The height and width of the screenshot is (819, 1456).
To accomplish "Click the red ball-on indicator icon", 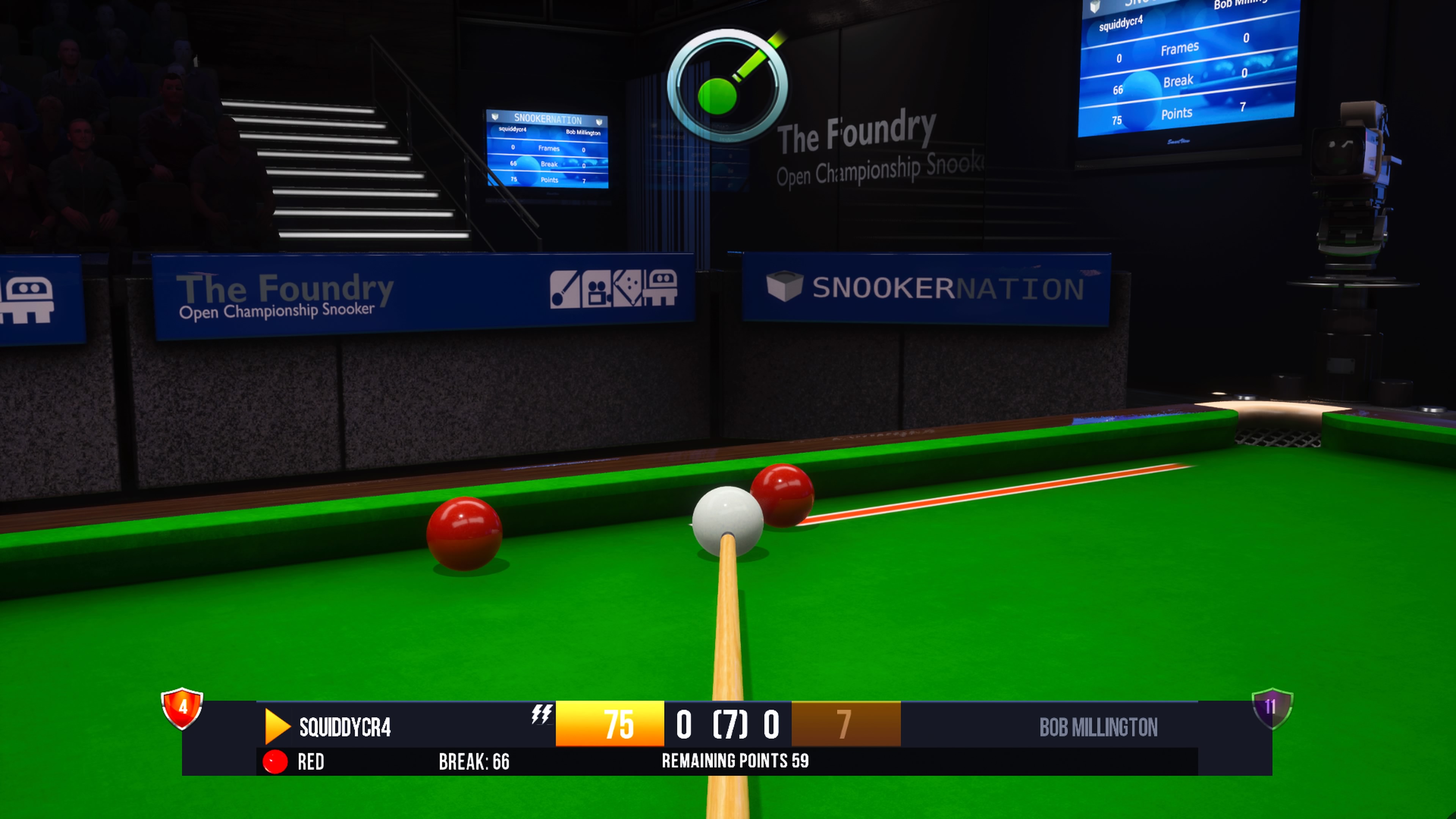I will pos(275,761).
